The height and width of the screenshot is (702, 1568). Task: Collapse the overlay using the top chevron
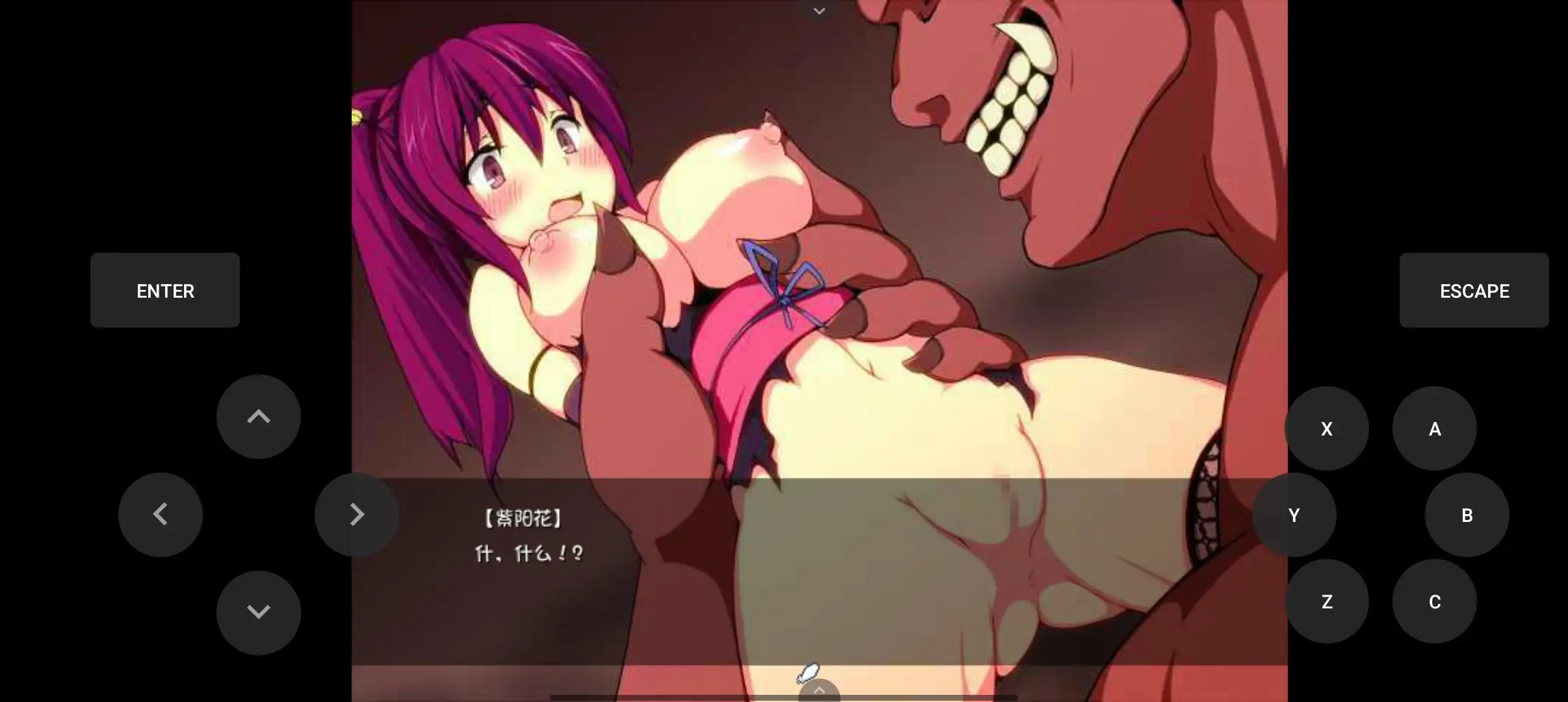pyautogui.click(x=818, y=10)
